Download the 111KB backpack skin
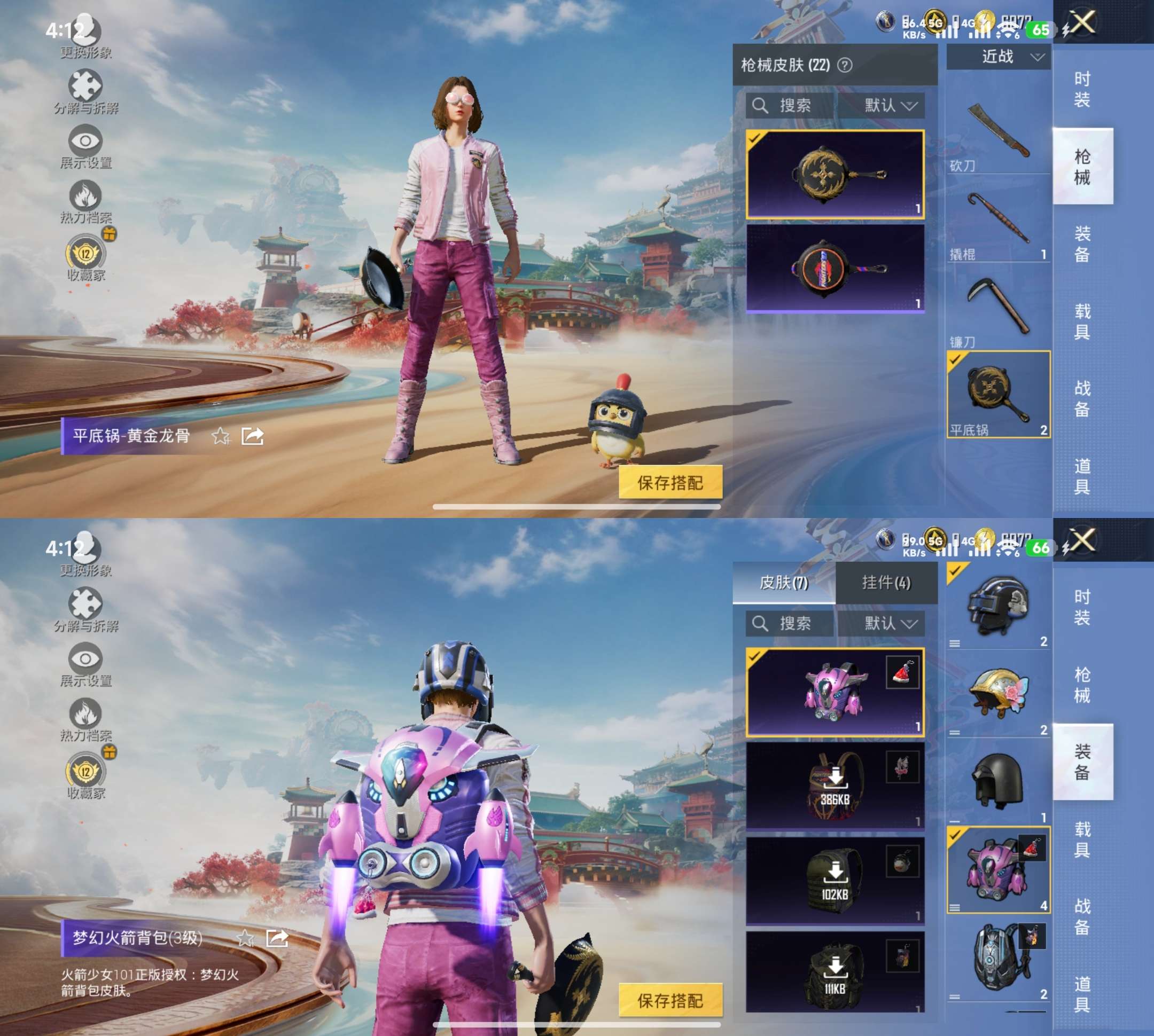The height and width of the screenshot is (1036, 1154). point(835,974)
